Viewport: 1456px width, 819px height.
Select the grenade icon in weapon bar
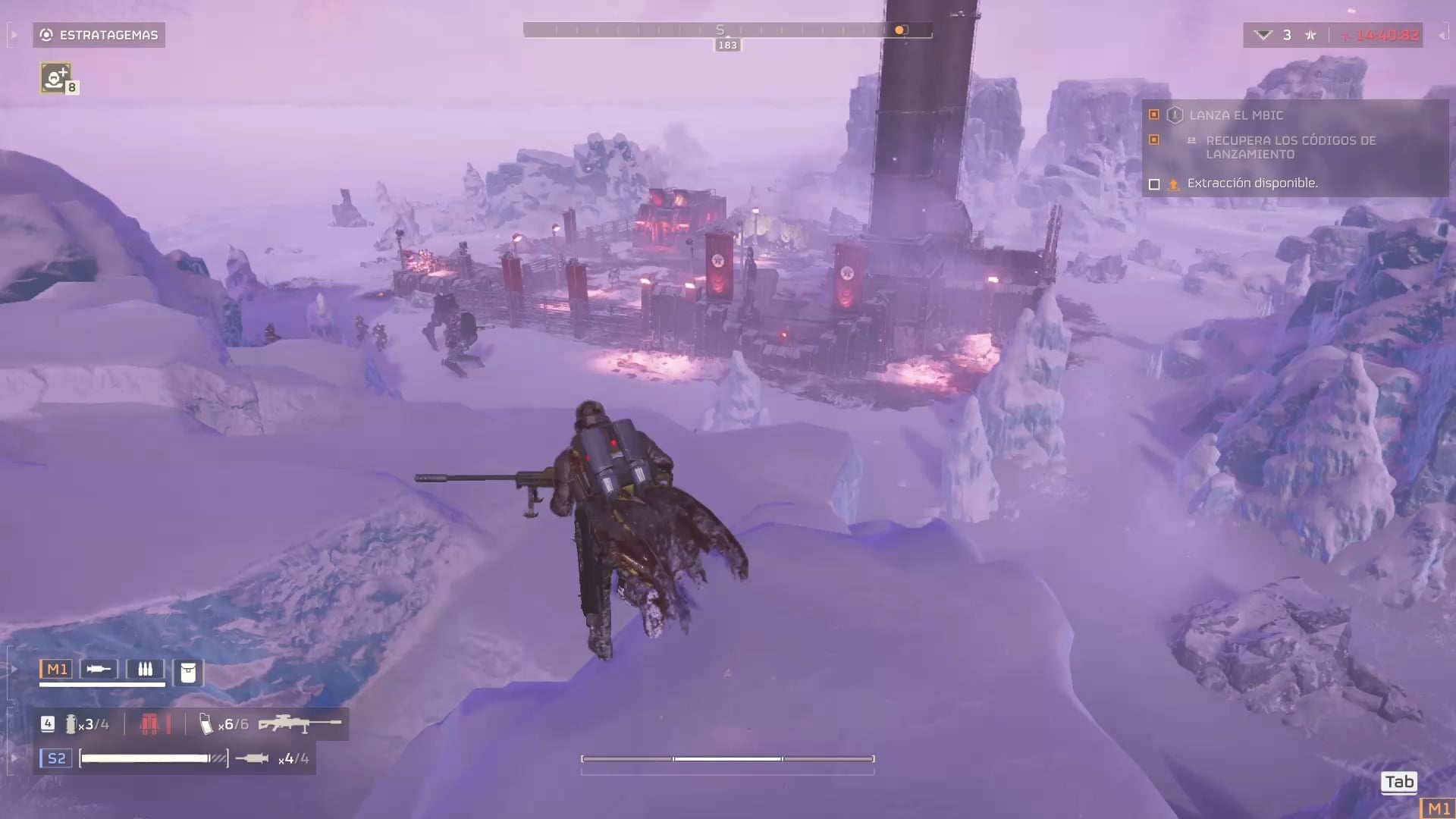pyautogui.click(x=71, y=724)
